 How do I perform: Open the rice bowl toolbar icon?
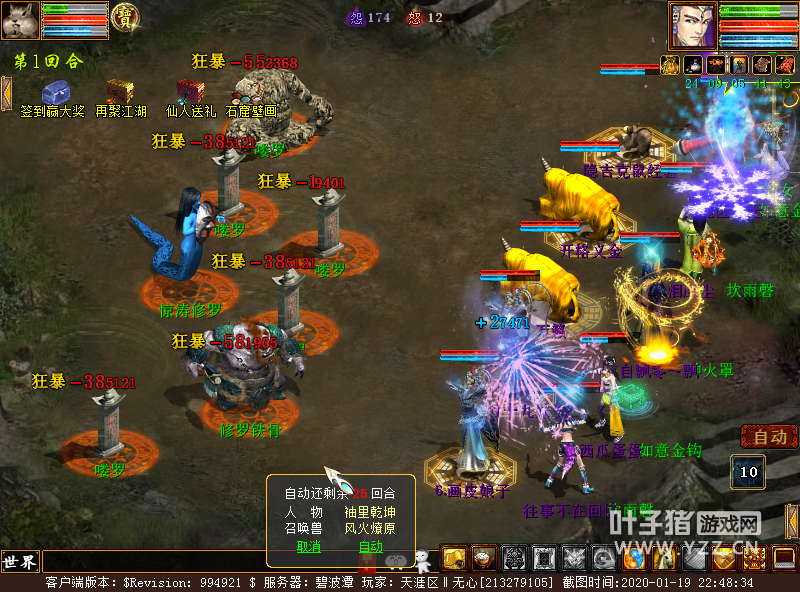[x=484, y=558]
